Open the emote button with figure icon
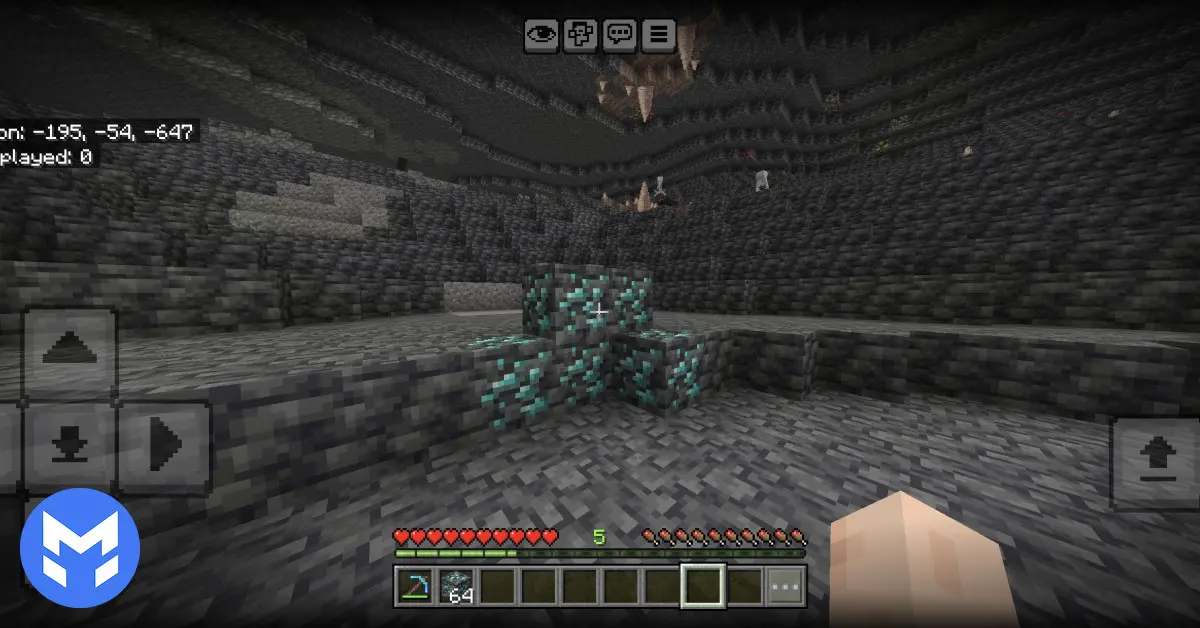The width and height of the screenshot is (1200, 628). 580,35
